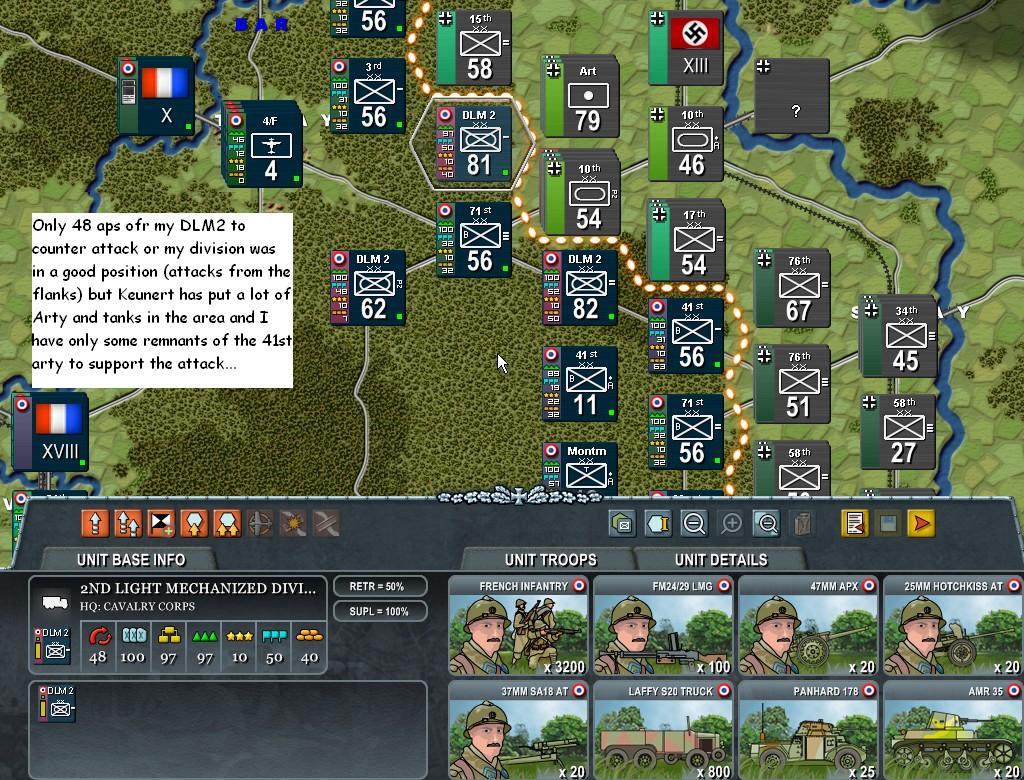
Task: View the 25mm Hotchkiss AT card
Action: 952,626
